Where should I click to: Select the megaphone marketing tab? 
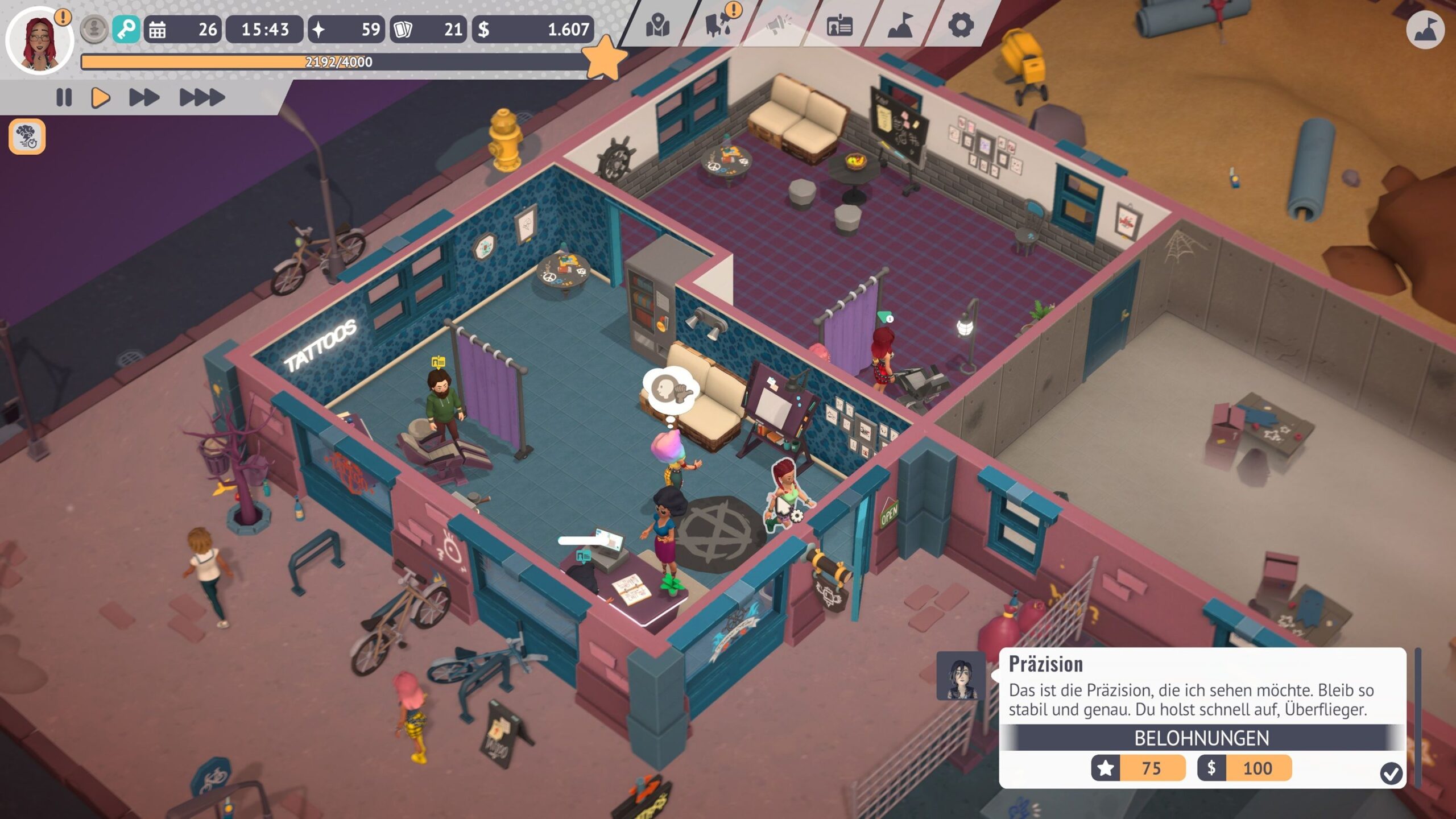pyautogui.click(x=779, y=26)
